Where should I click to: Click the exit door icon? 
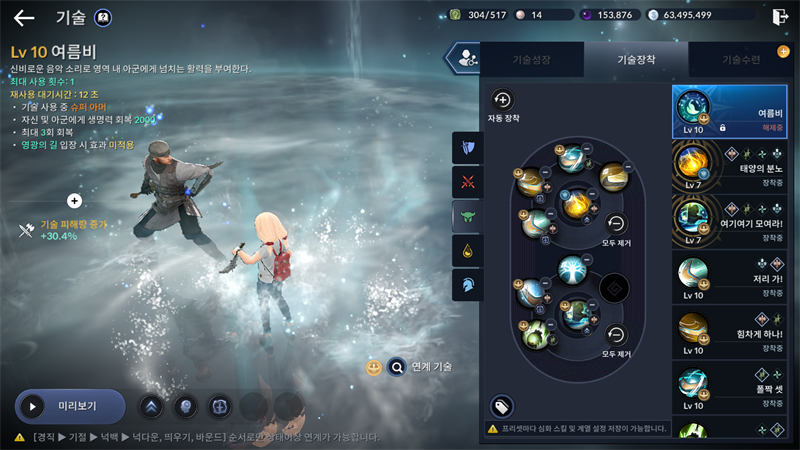click(x=780, y=16)
